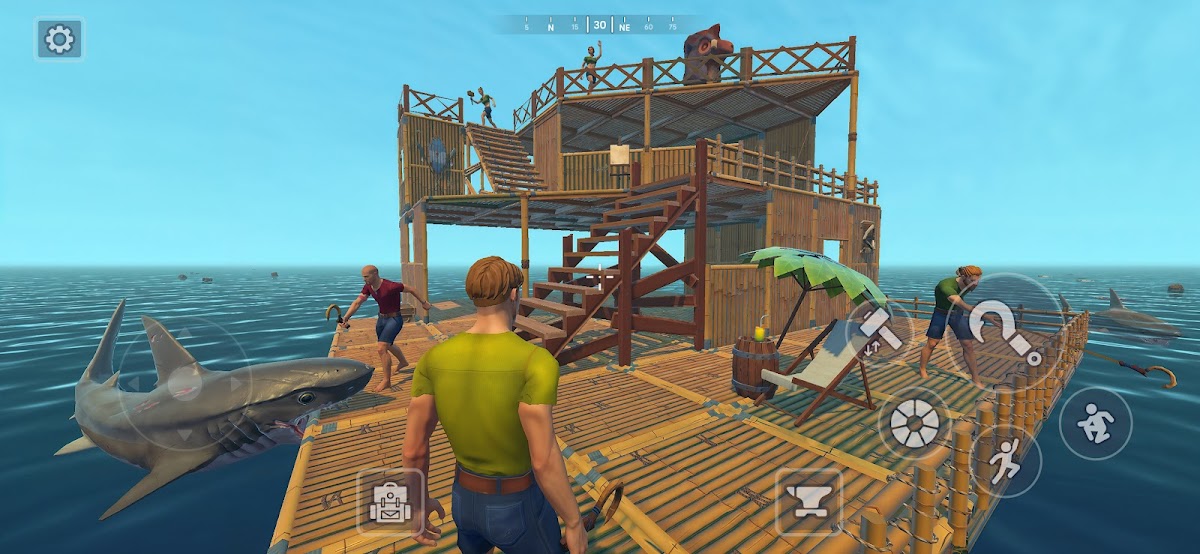Tap the round life-ring action button

pyautogui.click(x=914, y=422)
